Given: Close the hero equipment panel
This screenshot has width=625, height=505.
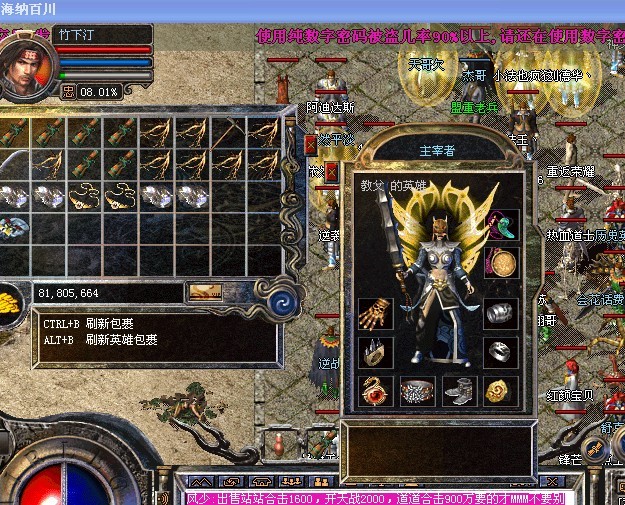Looking at the screenshot, I should point(331,172).
